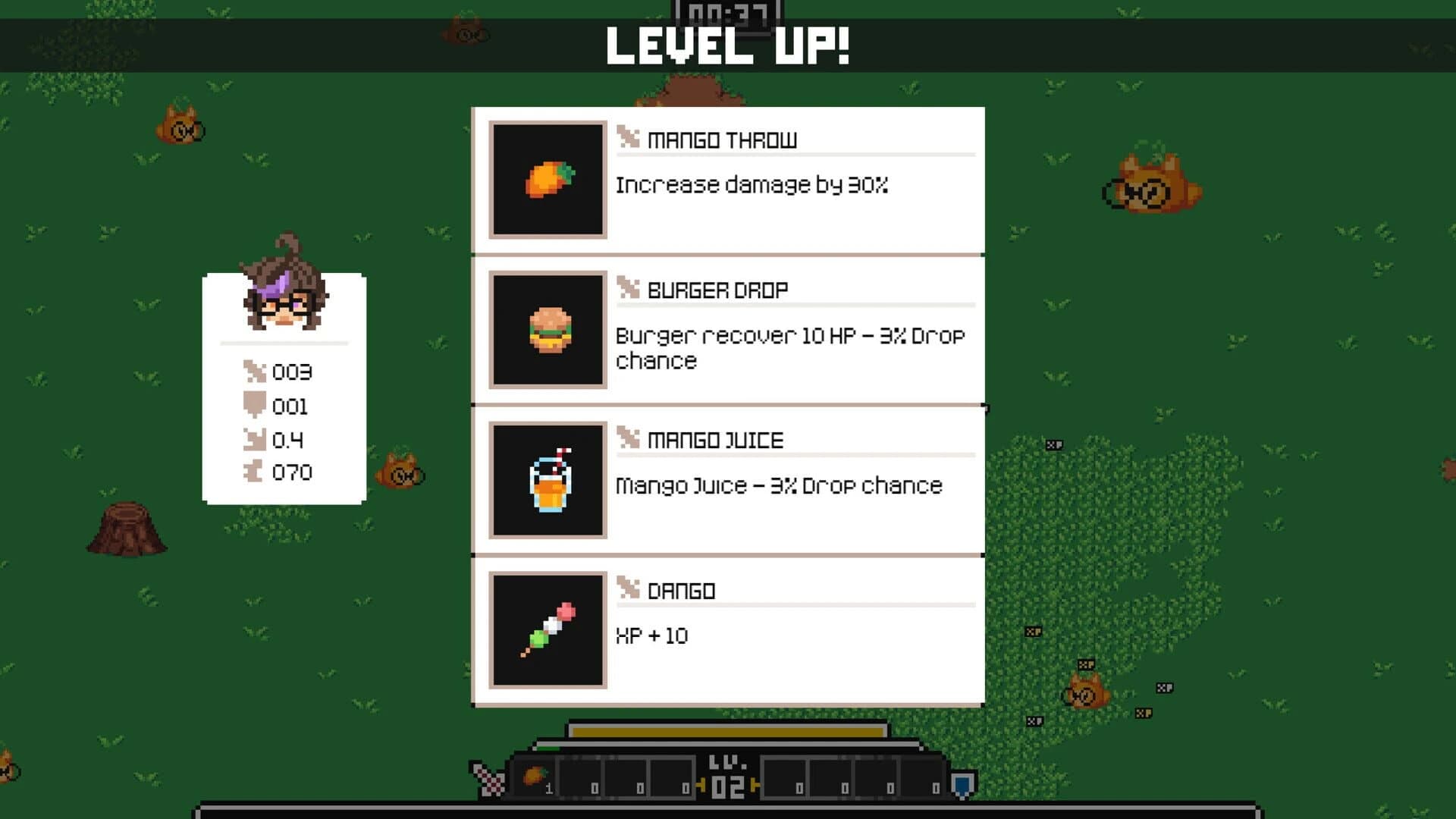
Task: Click the attack stat icon next to 003
Action: [253, 372]
